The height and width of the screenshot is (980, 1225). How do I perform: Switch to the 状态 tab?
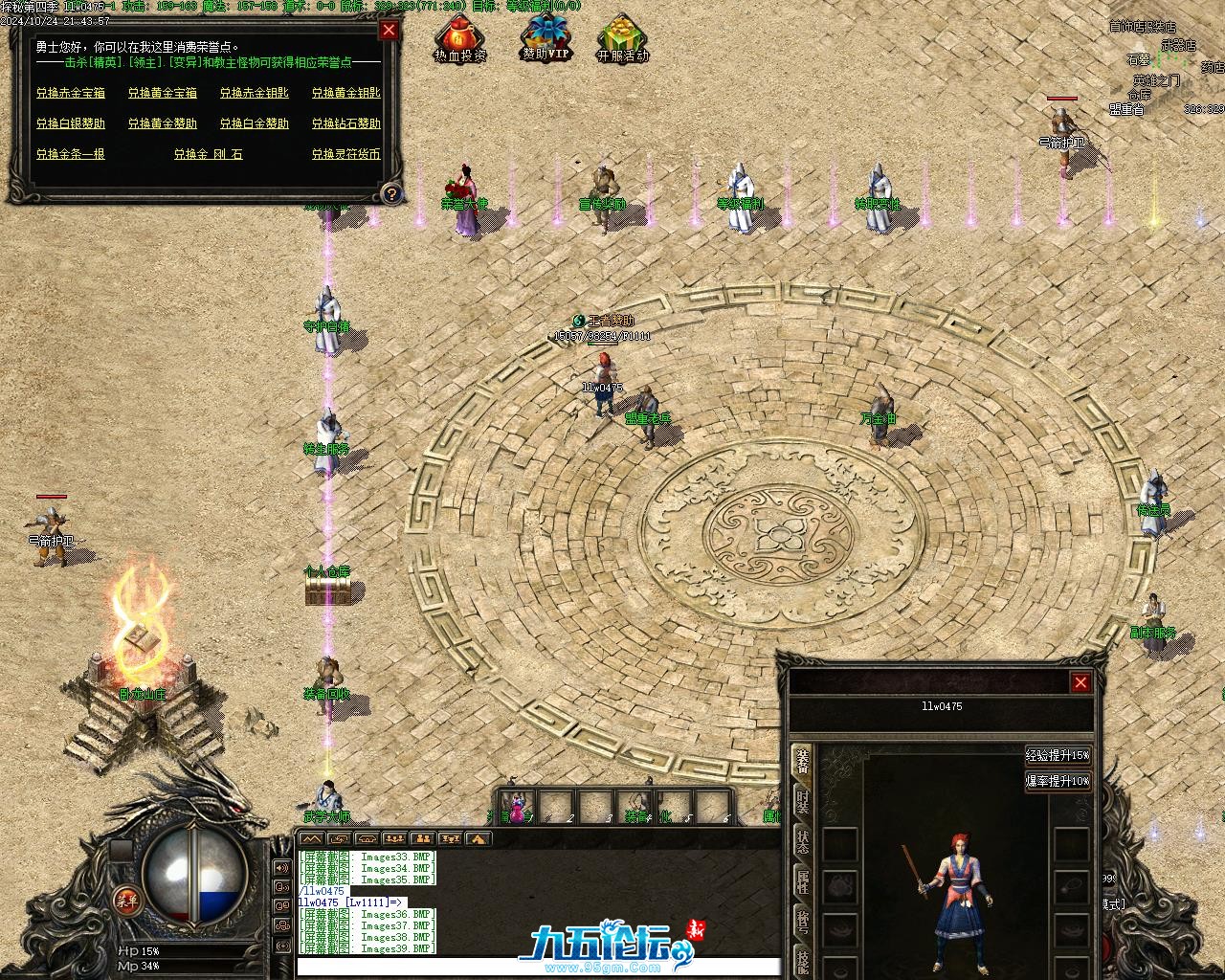(802, 842)
